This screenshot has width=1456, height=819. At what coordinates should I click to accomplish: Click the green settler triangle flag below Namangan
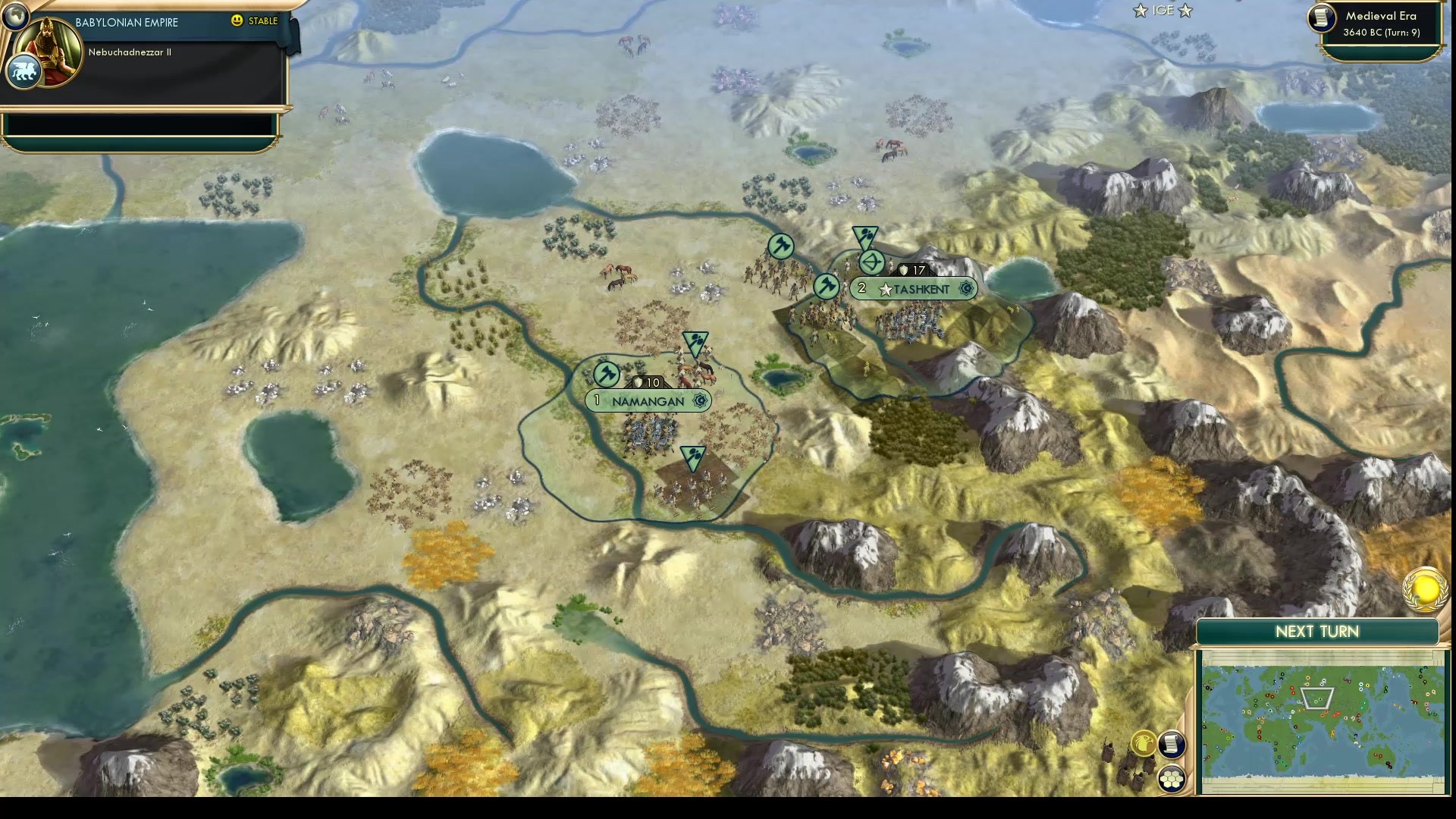click(x=691, y=456)
